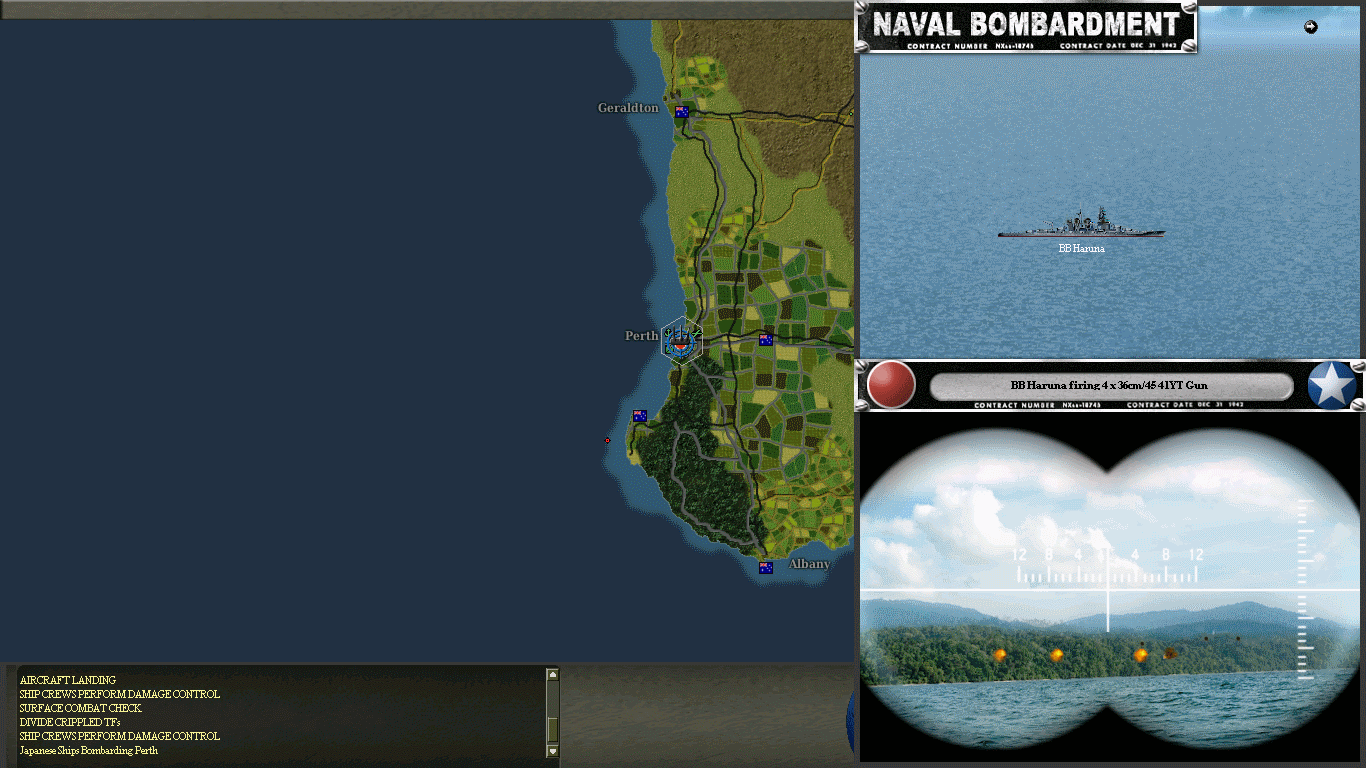The height and width of the screenshot is (768, 1366).
Task: Click the Allied flag icon at Geraldton
Action: (x=681, y=112)
